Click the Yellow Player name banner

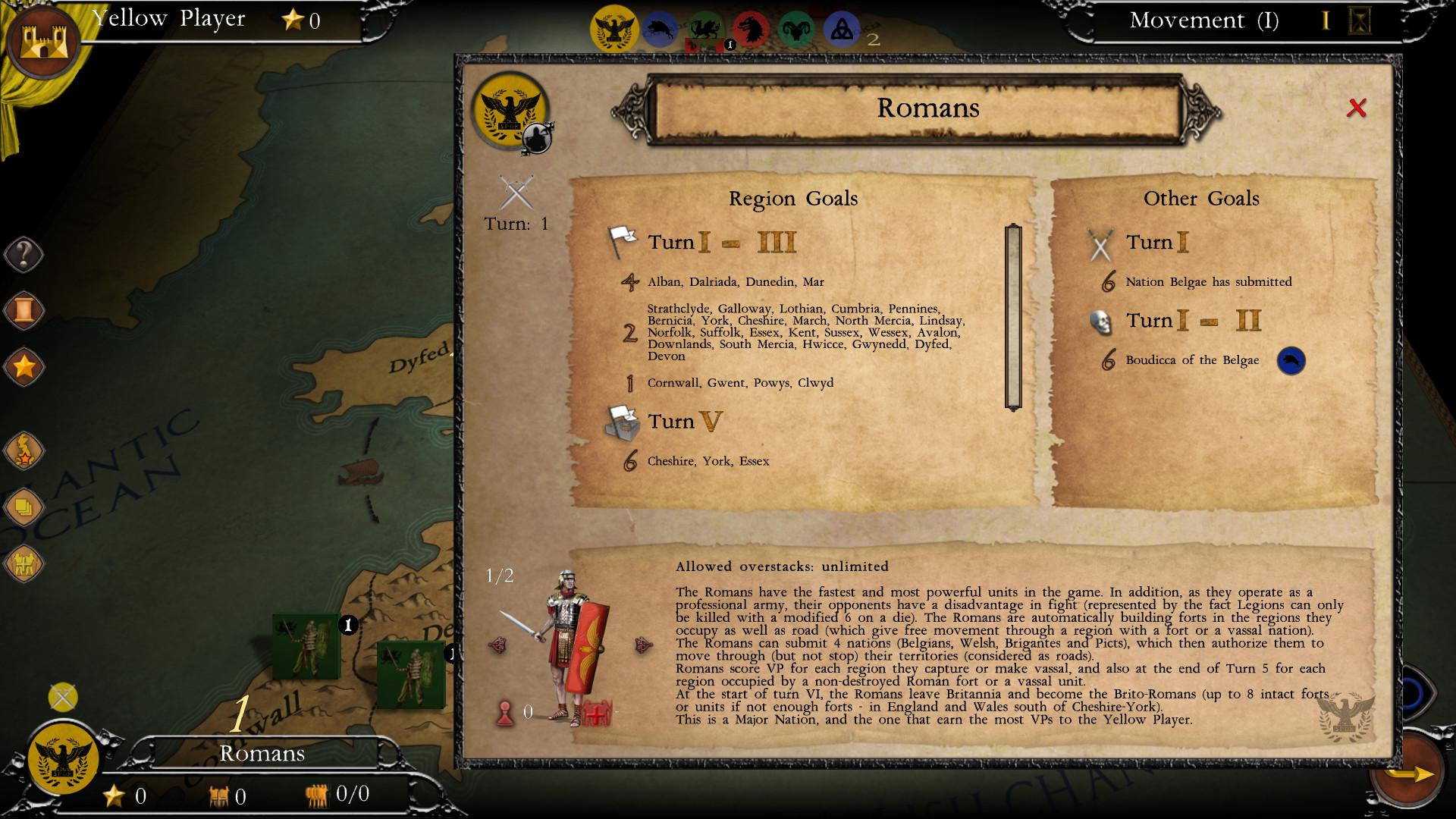[x=167, y=19]
